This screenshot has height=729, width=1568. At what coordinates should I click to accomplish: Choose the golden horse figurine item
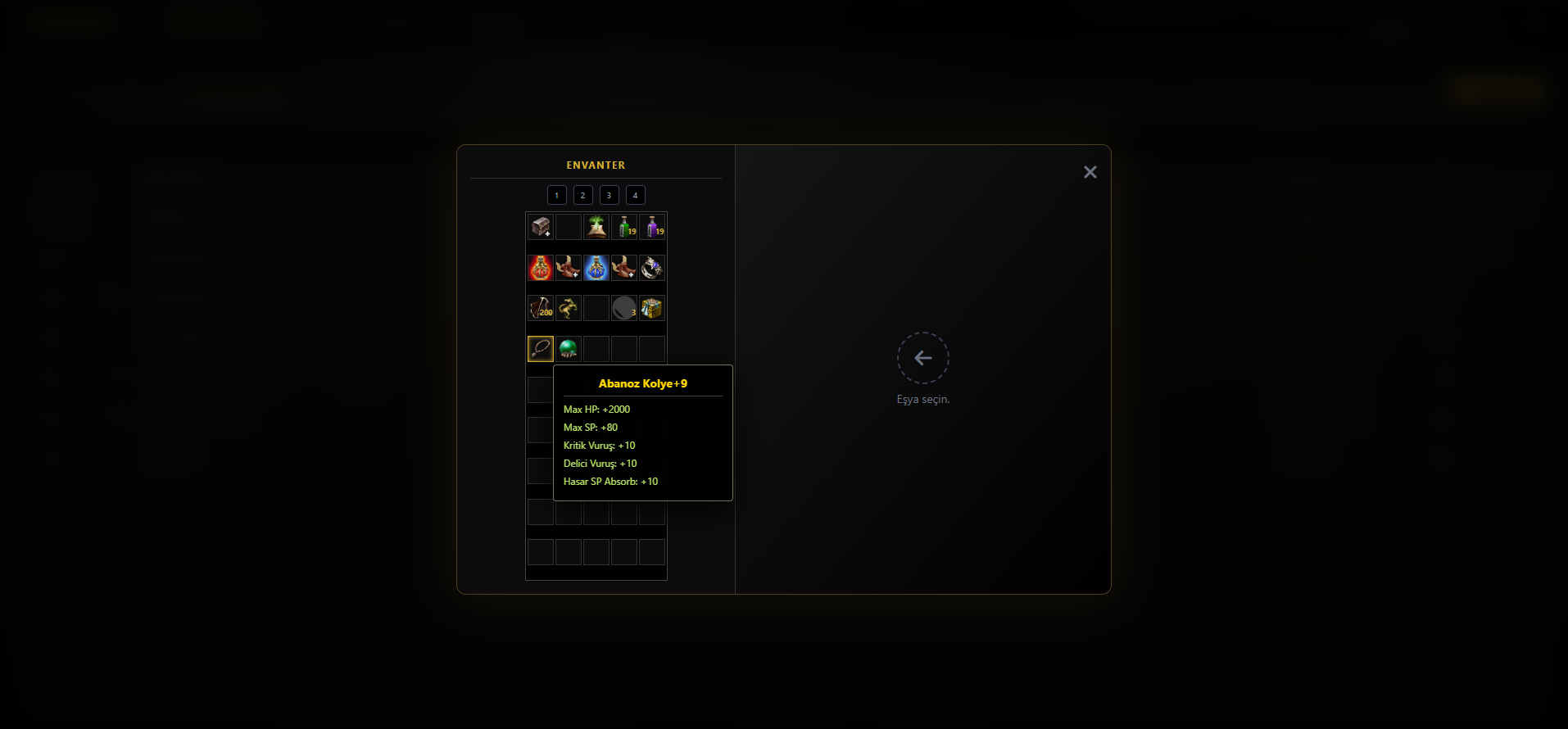pyautogui.click(x=569, y=308)
